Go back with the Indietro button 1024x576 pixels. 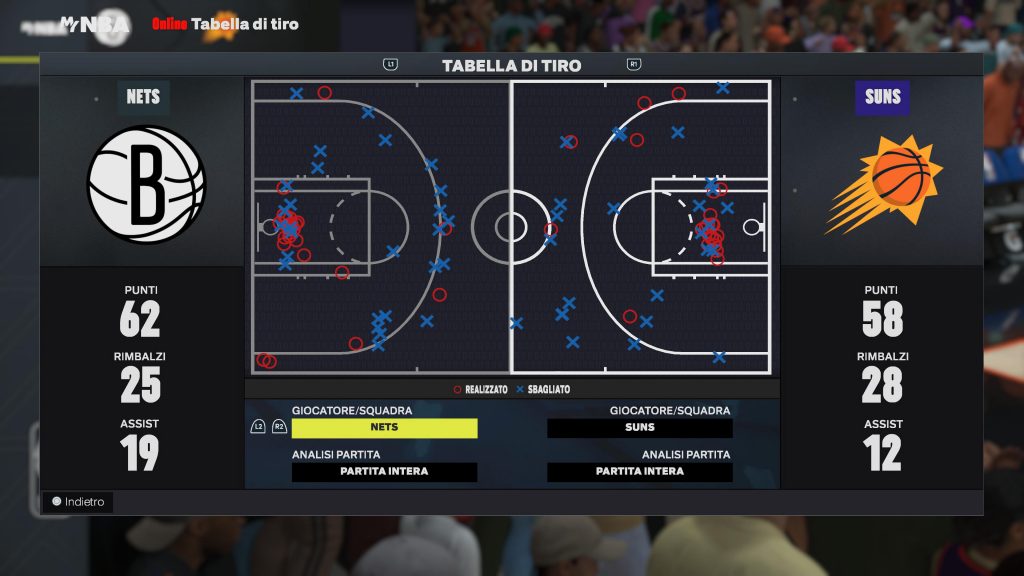point(78,502)
